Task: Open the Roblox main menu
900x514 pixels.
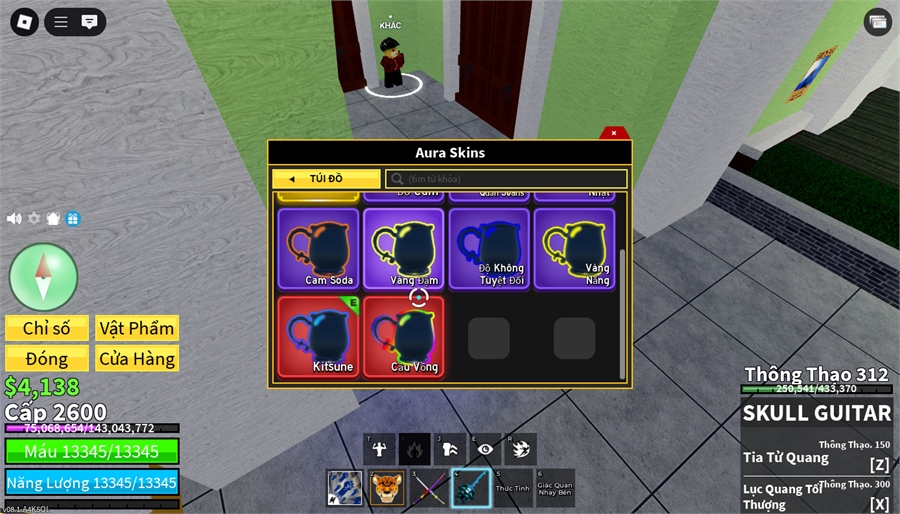Action: pyautogui.click(x=25, y=21)
